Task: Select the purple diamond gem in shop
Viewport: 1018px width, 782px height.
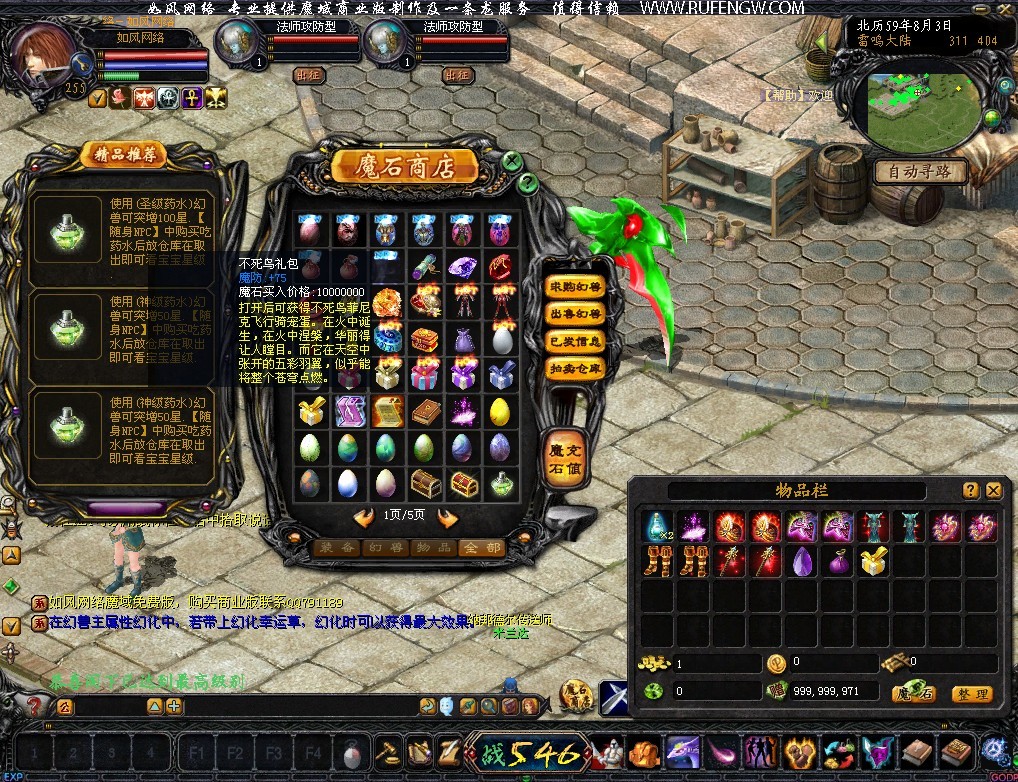Action: coord(462,269)
